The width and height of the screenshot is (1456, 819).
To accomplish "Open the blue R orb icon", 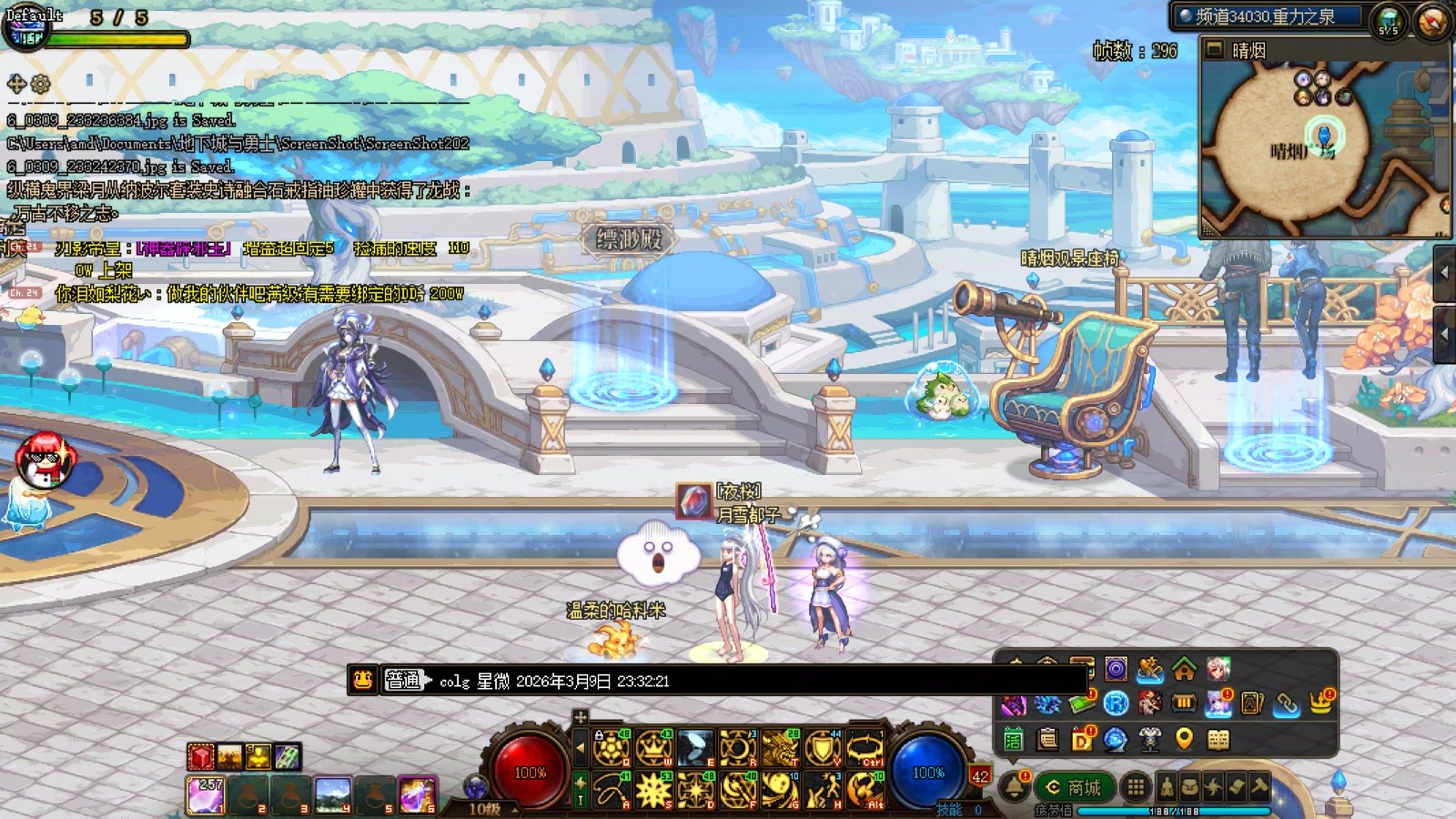I will click(1116, 703).
